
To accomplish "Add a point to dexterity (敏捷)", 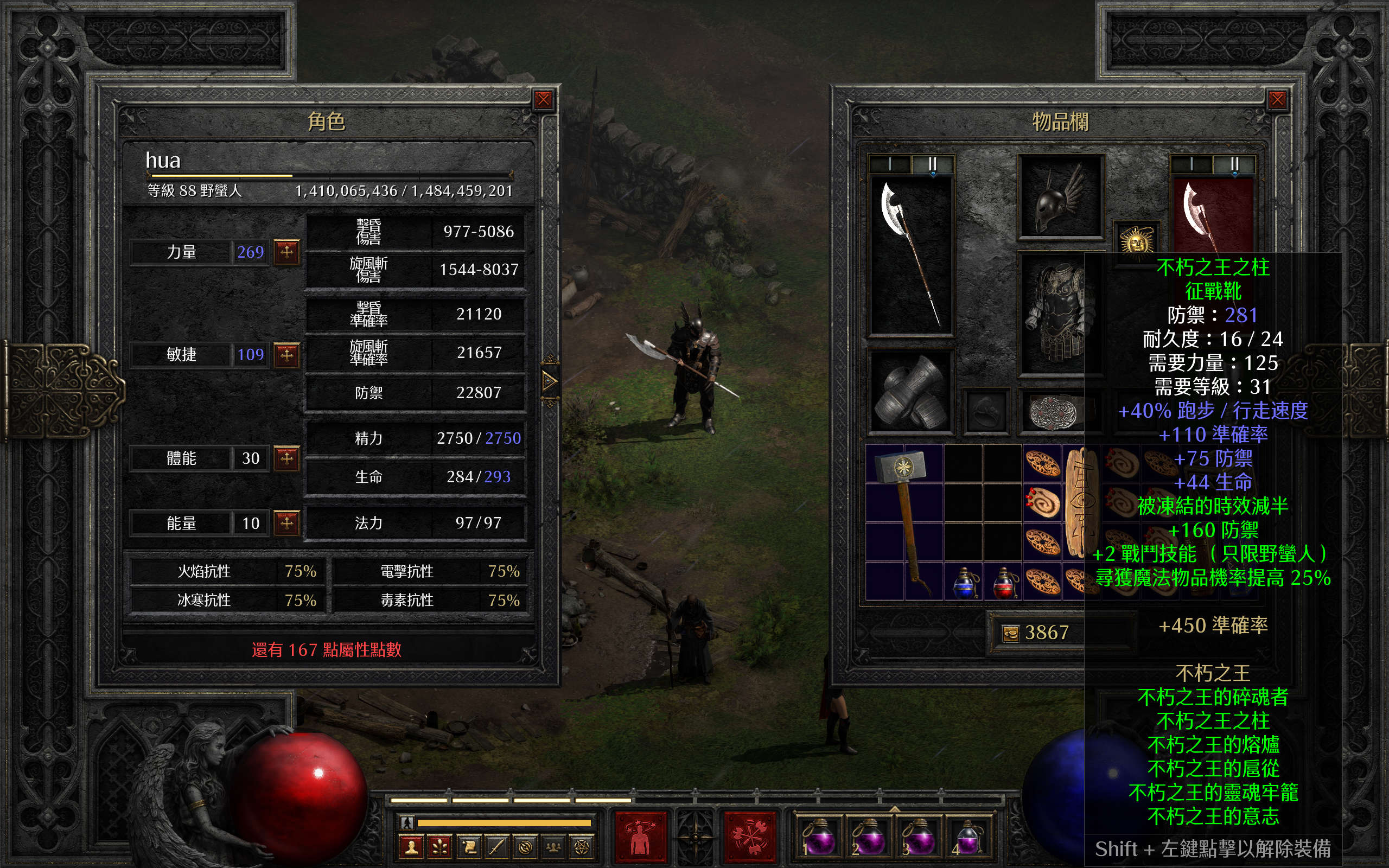I will click(286, 355).
